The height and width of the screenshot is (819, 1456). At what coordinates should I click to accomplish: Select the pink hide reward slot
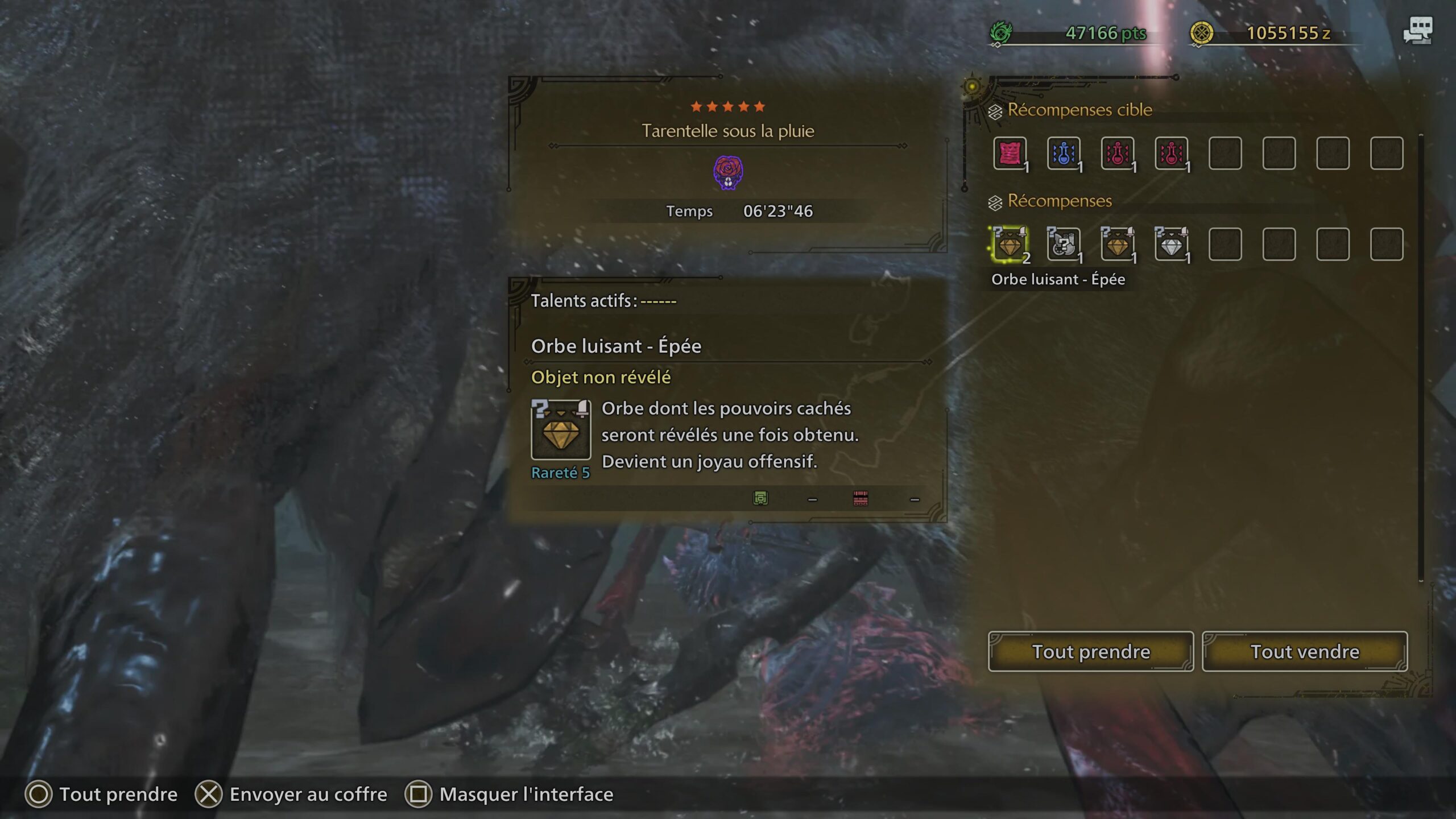pyautogui.click(x=1010, y=153)
